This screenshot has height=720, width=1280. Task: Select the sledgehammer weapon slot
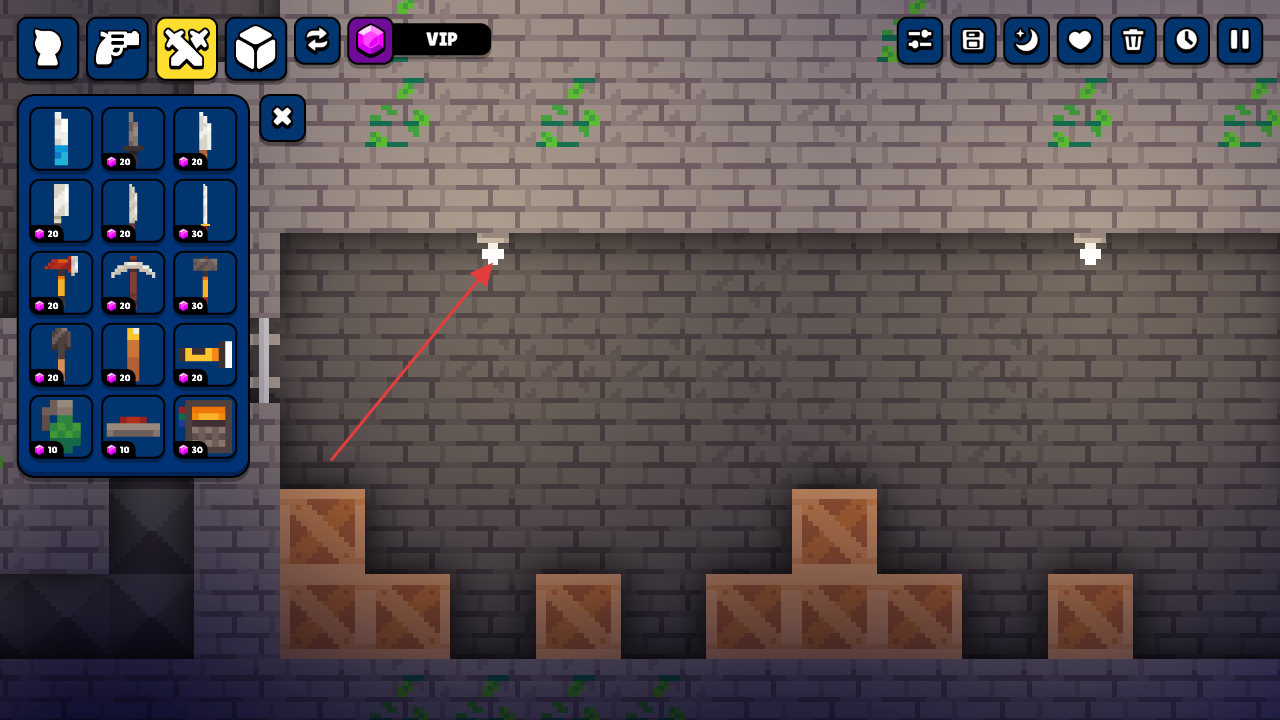[205, 283]
